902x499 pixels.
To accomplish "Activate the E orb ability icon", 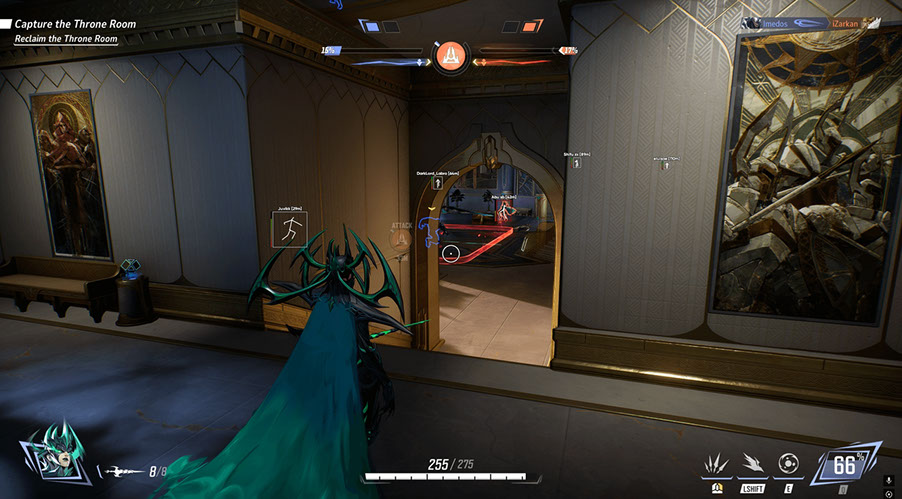I will (787, 463).
